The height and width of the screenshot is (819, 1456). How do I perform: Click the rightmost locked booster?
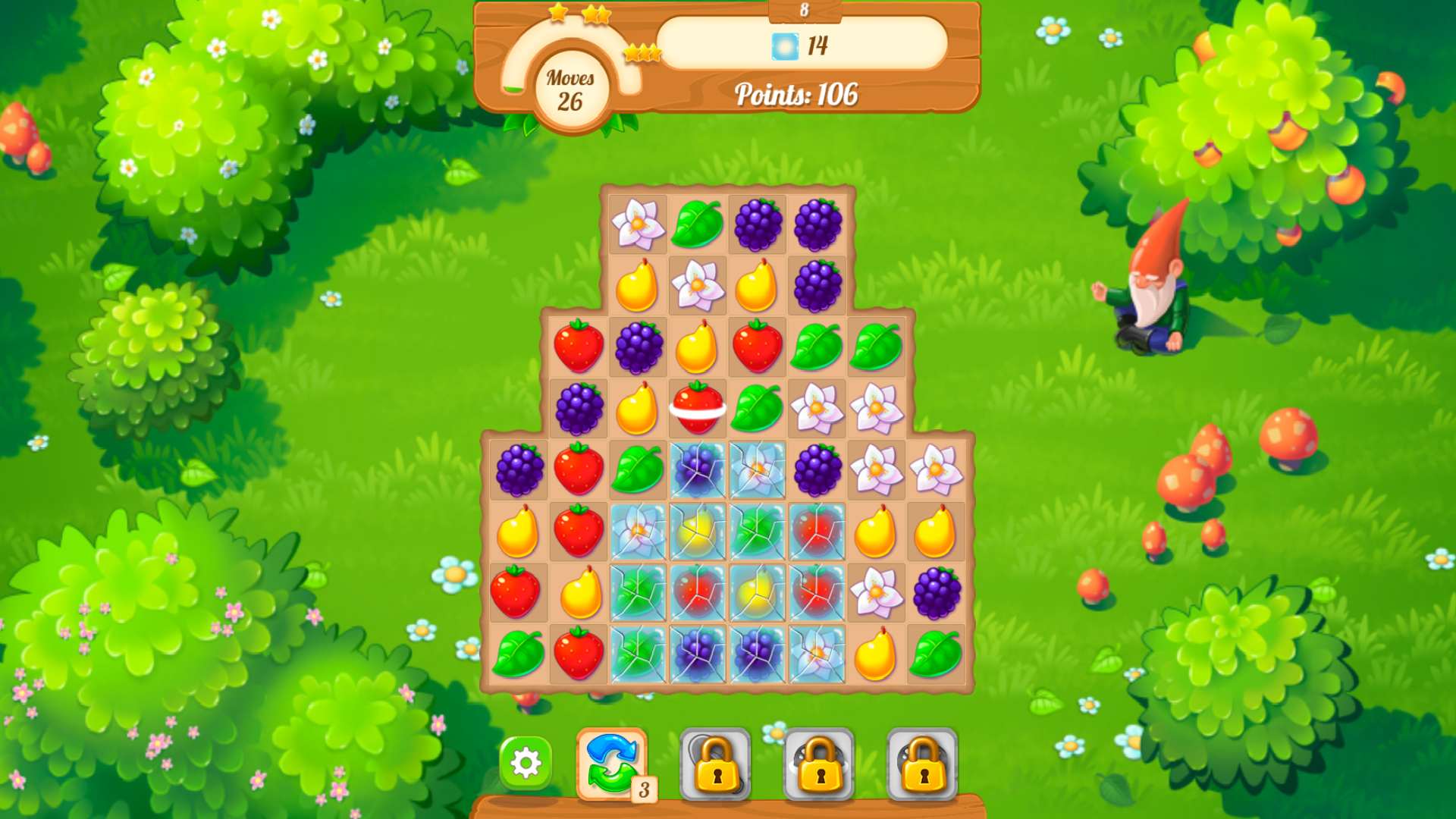(924, 762)
